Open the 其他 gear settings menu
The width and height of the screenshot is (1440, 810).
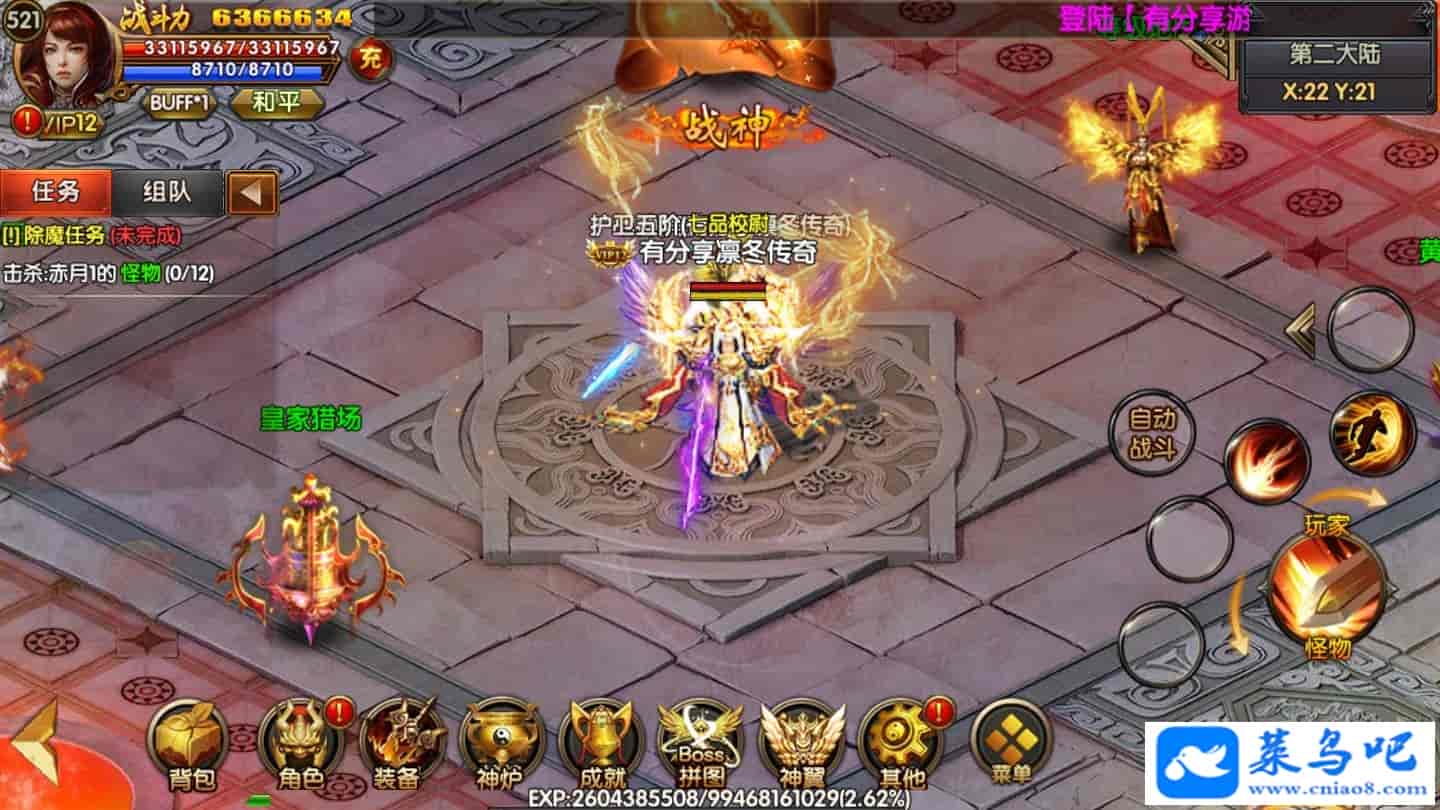(899, 742)
